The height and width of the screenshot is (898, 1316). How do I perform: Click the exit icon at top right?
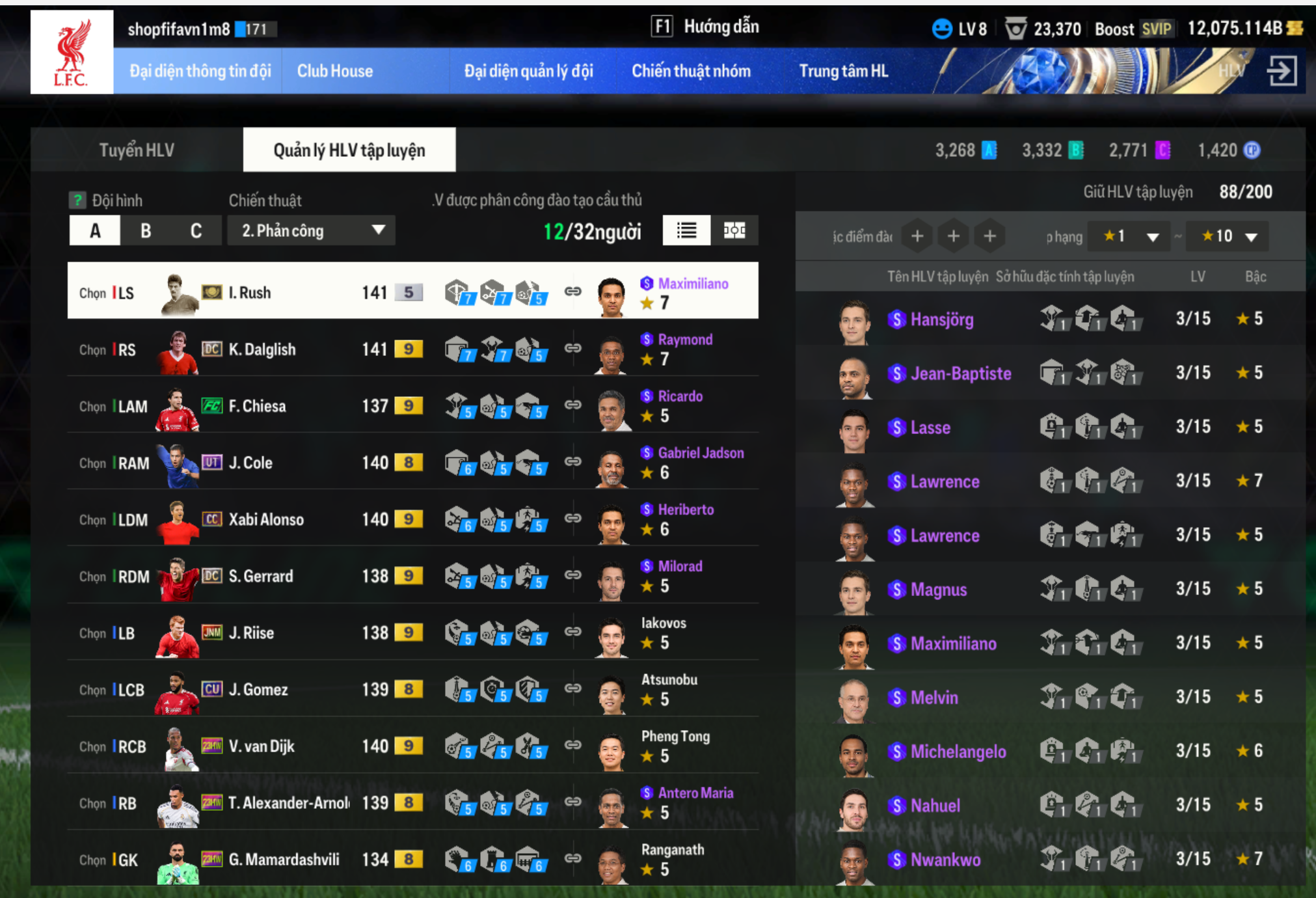click(x=1282, y=71)
